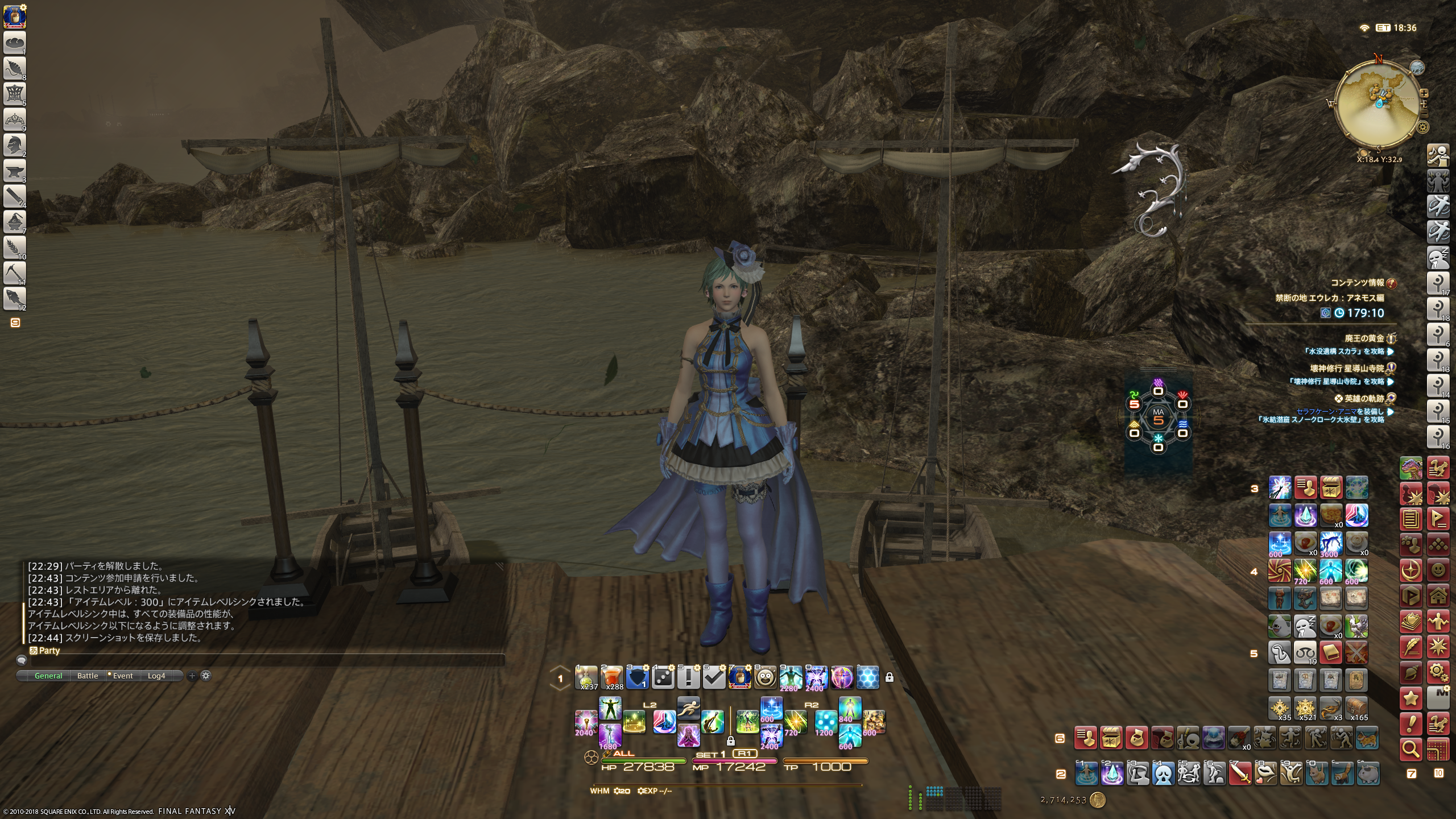
Task: Click the hotbar lock padlock icon
Action: click(x=890, y=677)
